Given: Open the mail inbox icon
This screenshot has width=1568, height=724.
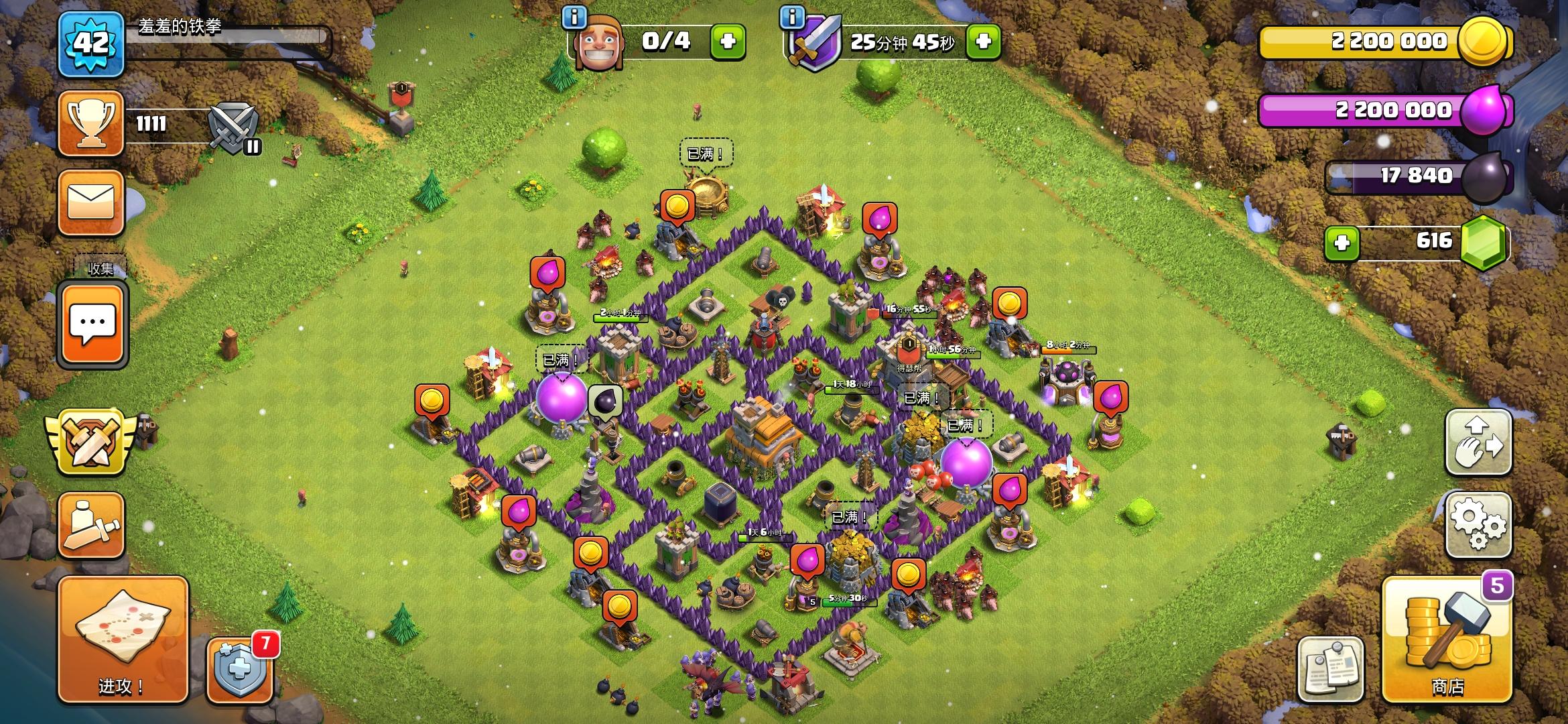Looking at the screenshot, I should (x=92, y=201).
